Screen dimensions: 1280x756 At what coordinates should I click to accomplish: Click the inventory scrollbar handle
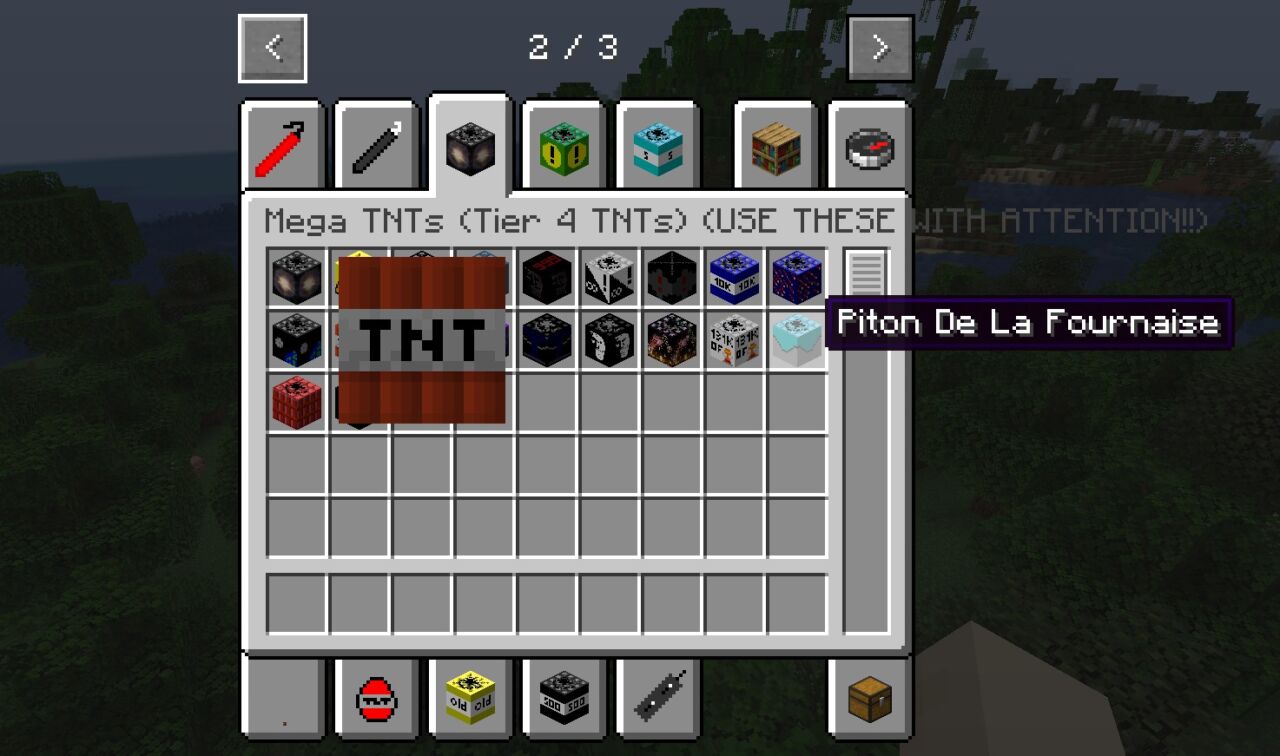click(x=866, y=270)
